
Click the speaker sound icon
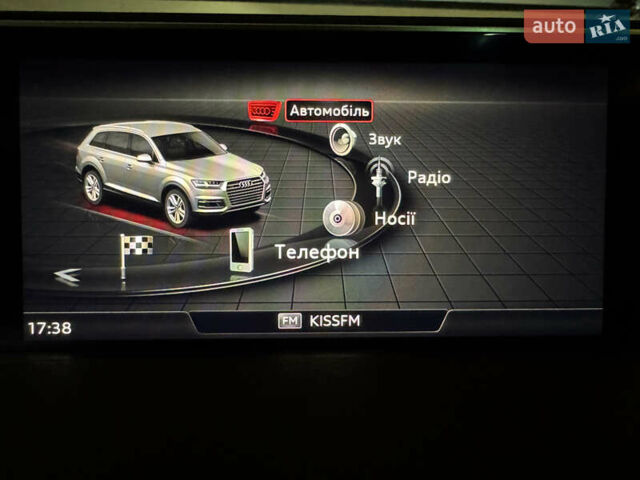click(x=343, y=140)
